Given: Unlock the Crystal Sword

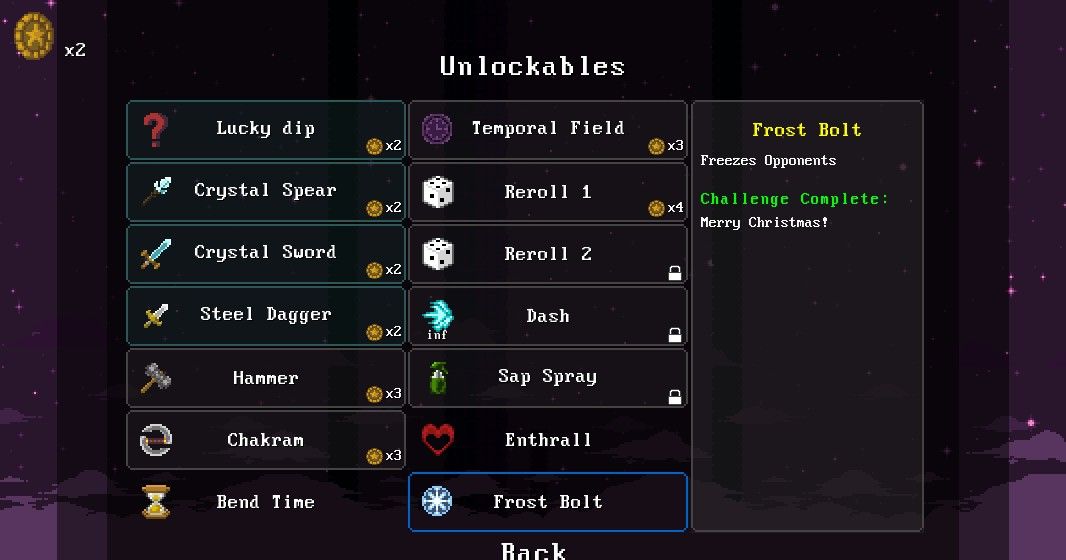Looking at the screenshot, I should coord(265,253).
